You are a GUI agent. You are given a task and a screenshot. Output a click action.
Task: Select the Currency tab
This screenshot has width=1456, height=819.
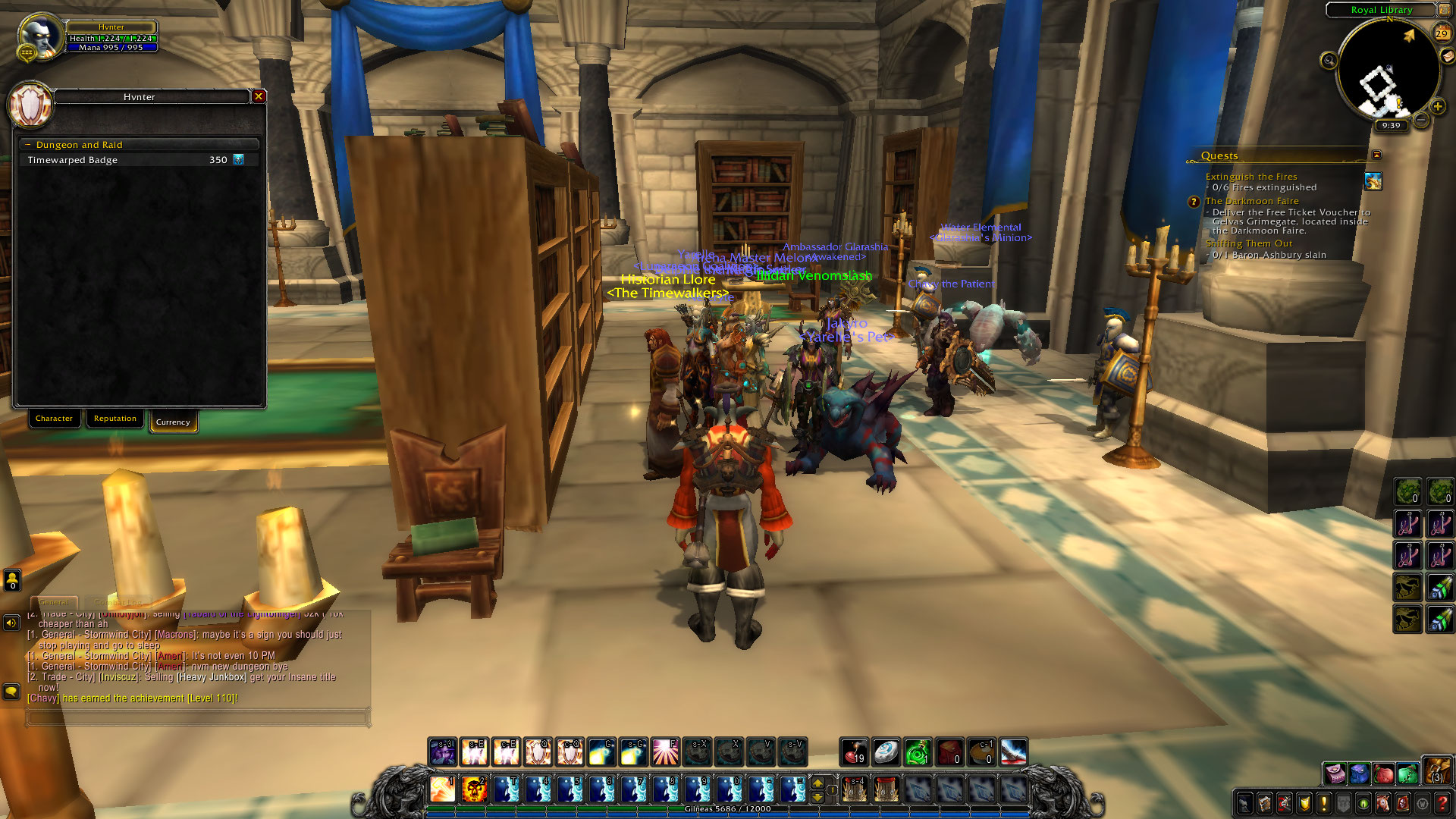click(173, 422)
